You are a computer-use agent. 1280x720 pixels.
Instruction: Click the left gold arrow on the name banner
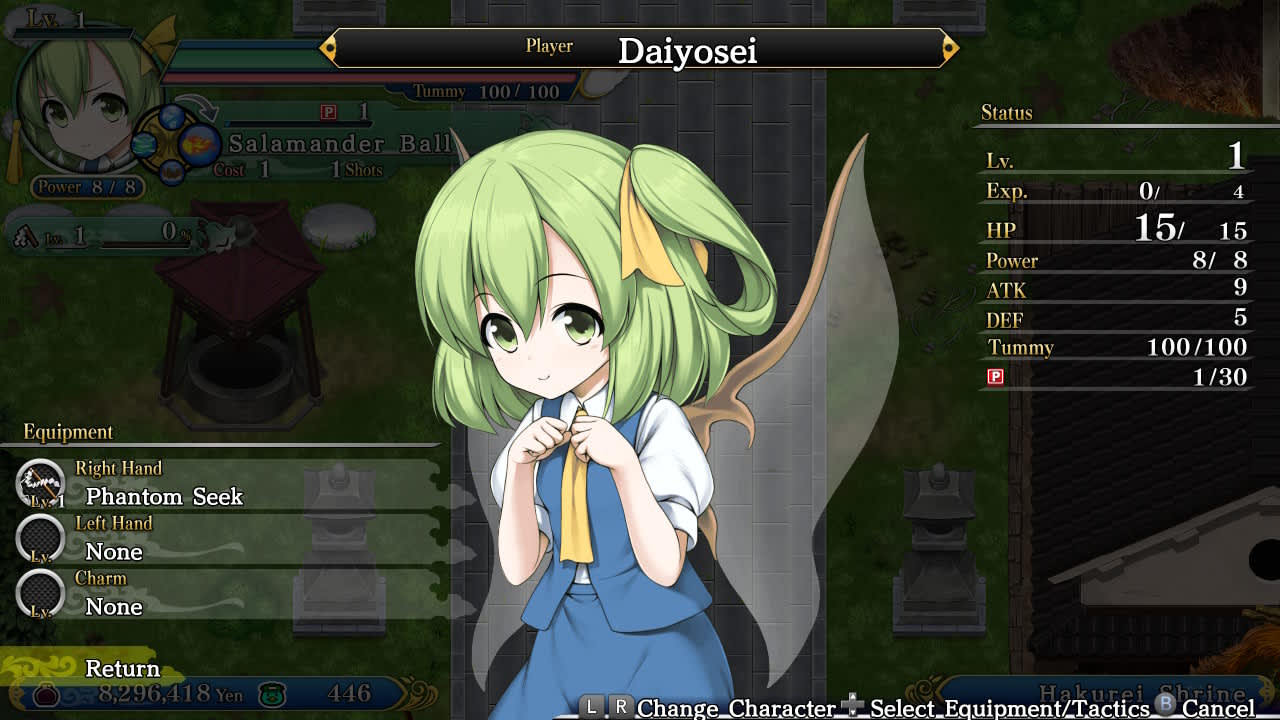tap(327, 45)
